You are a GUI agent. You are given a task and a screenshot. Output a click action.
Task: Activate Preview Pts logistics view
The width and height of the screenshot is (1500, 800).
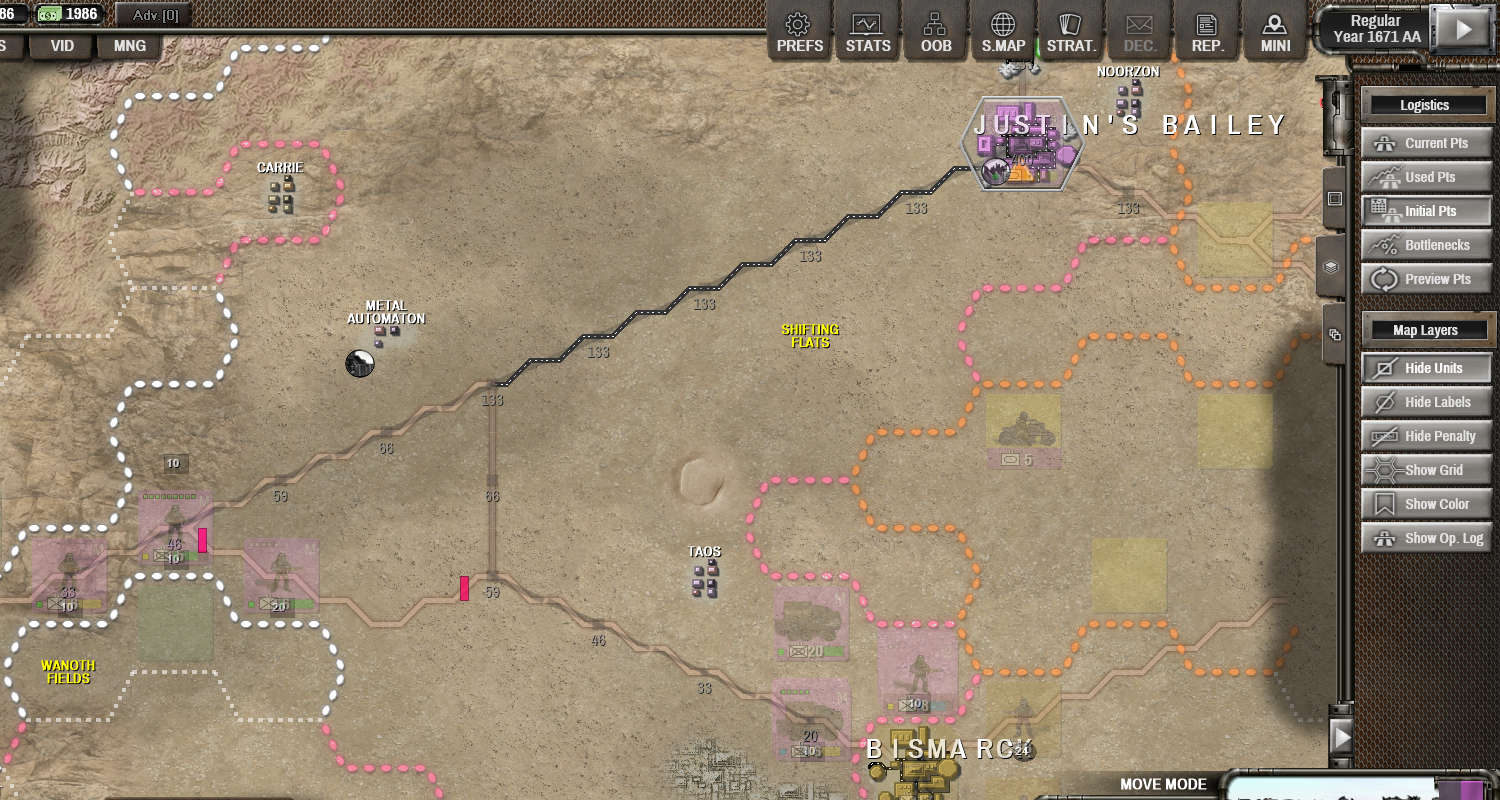[1425, 279]
